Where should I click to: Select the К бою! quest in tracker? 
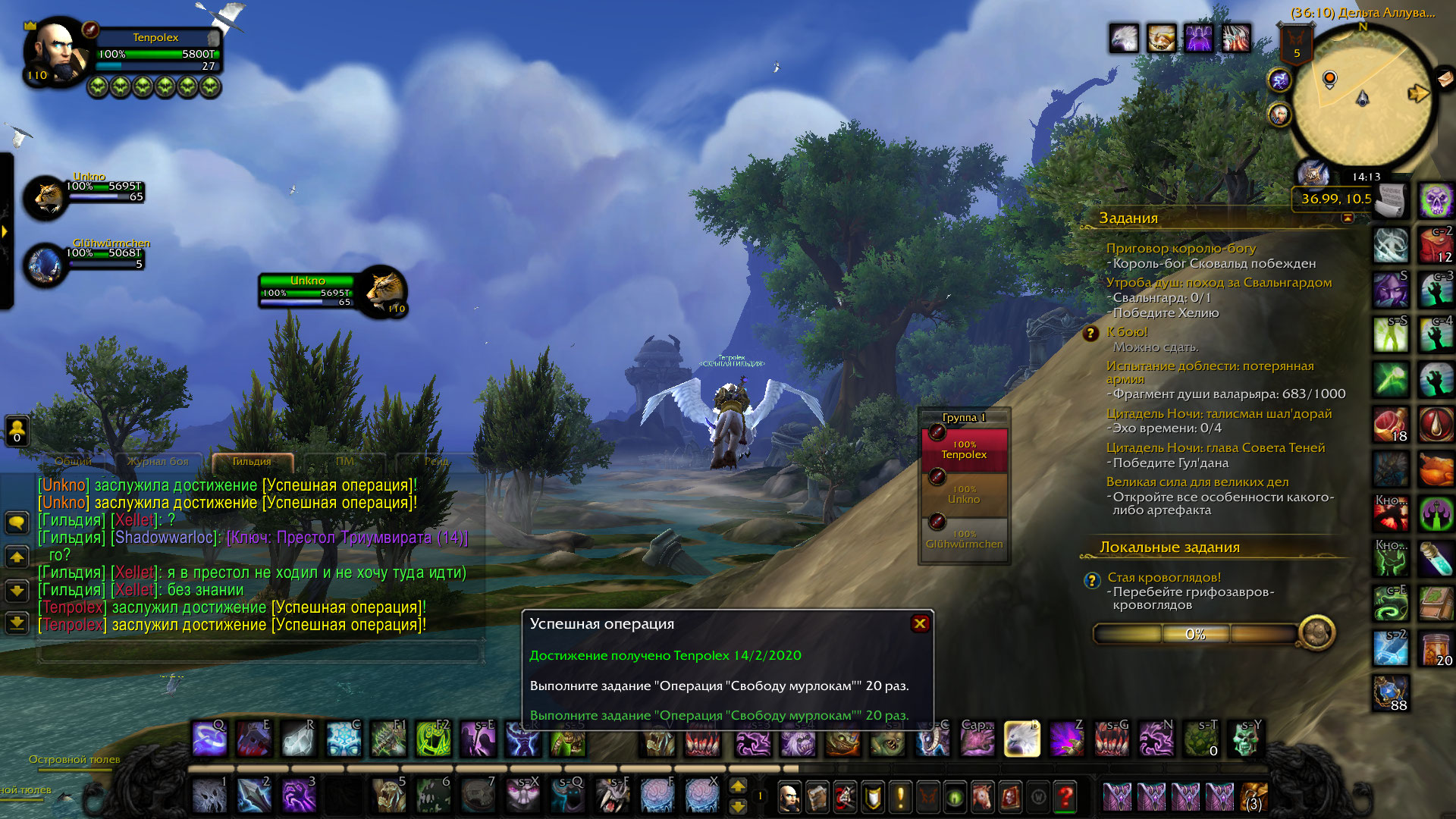(x=1127, y=332)
